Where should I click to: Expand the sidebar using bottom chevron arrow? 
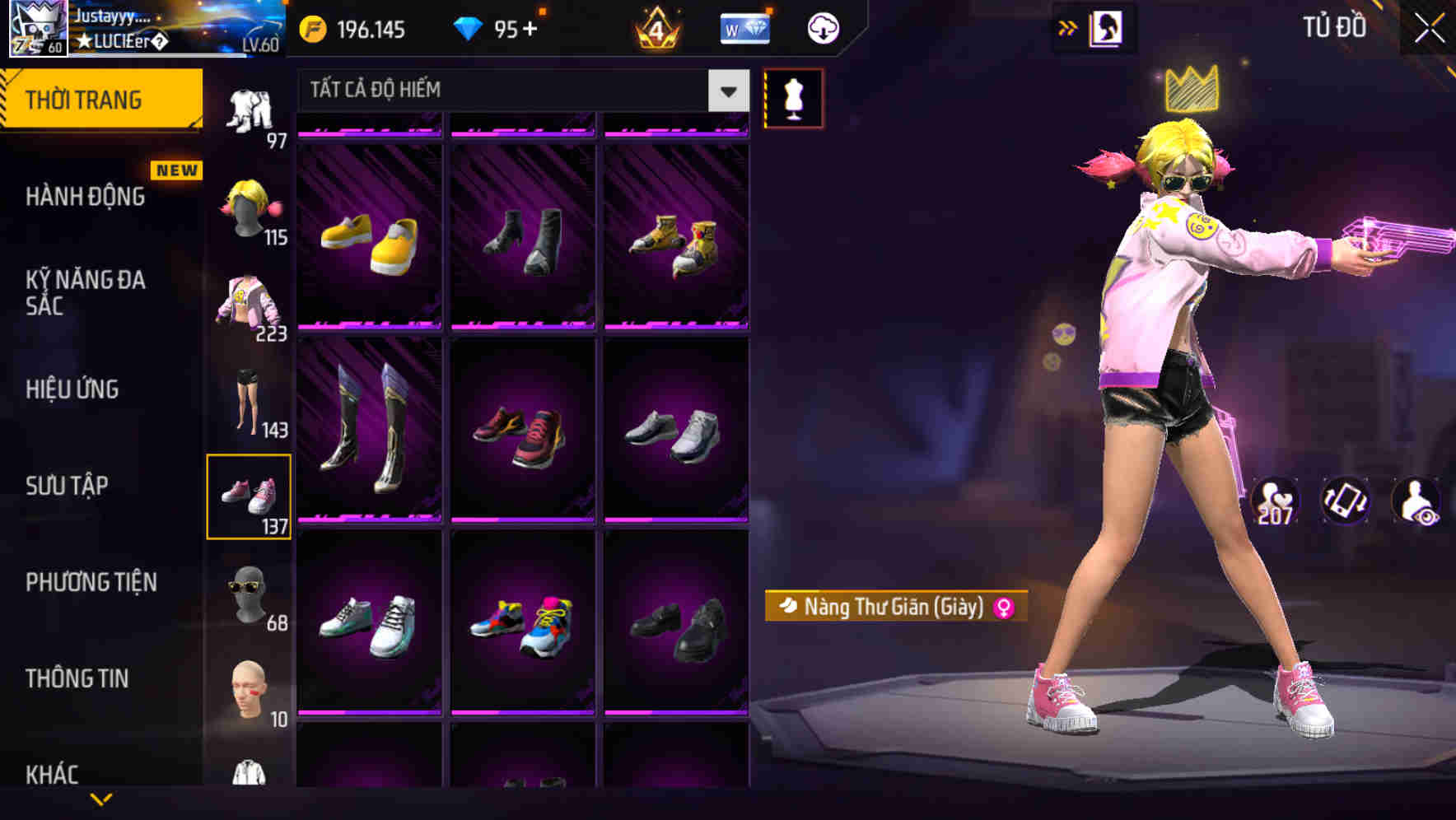[x=103, y=800]
